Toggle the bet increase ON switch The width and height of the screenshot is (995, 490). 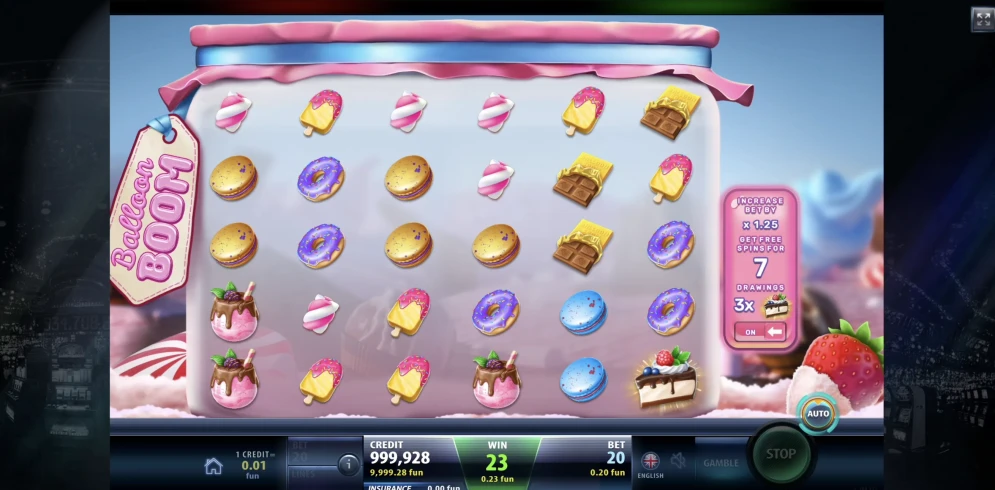(761, 331)
